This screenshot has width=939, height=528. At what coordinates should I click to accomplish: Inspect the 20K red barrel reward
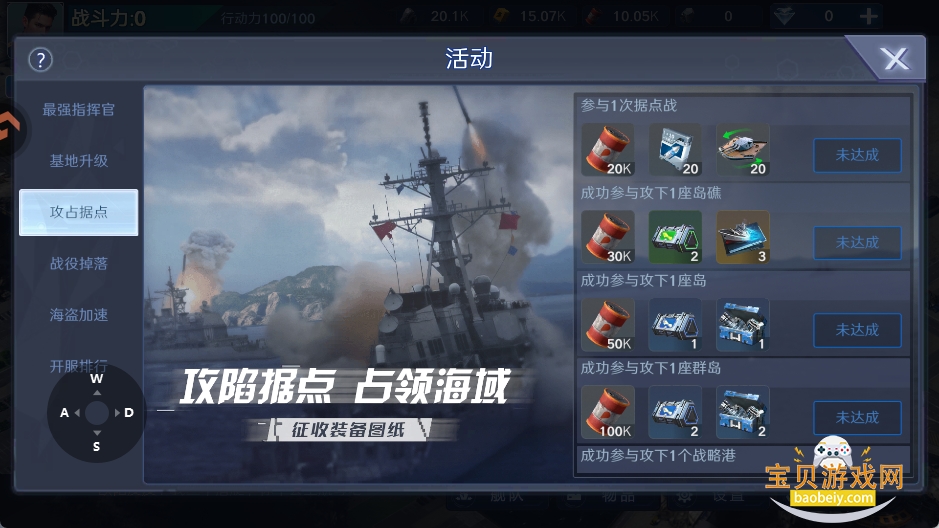[x=607, y=150]
